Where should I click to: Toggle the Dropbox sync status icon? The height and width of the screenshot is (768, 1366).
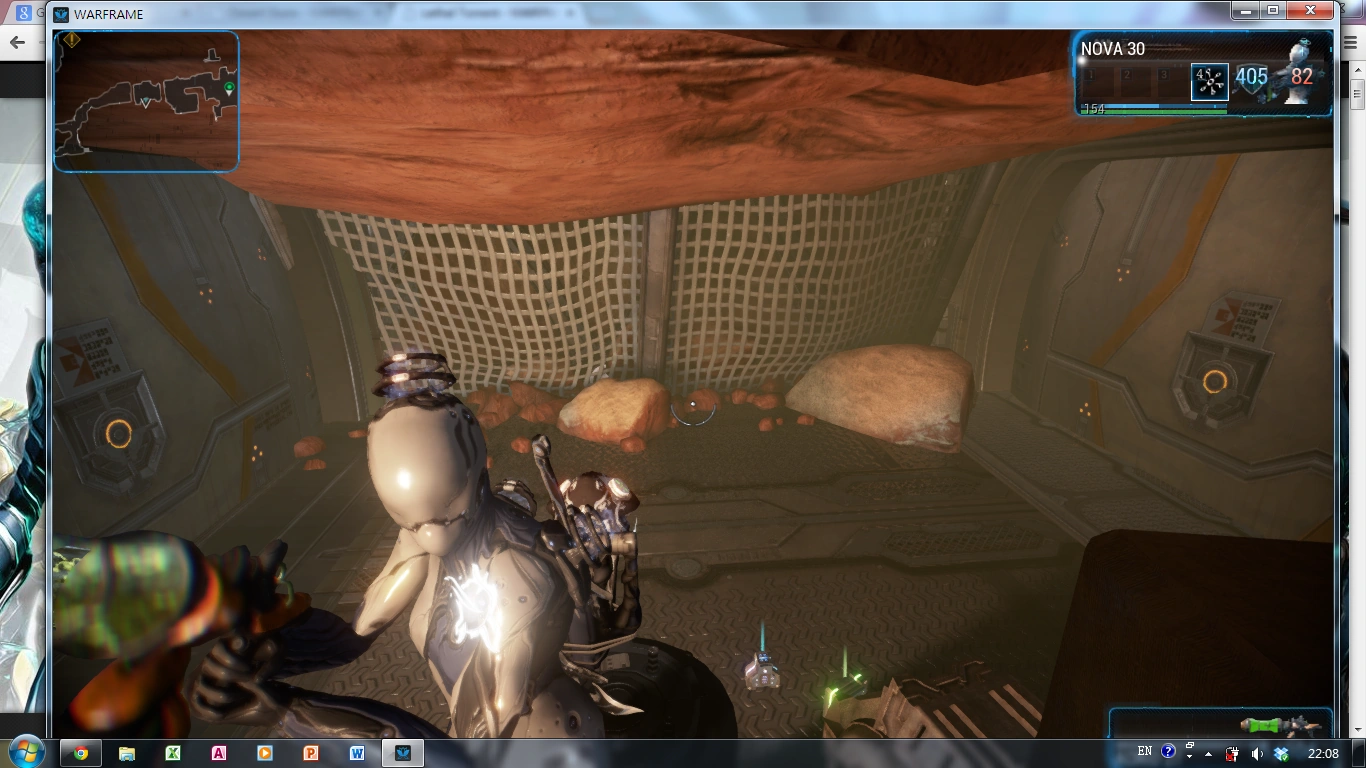(x=1282, y=753)
